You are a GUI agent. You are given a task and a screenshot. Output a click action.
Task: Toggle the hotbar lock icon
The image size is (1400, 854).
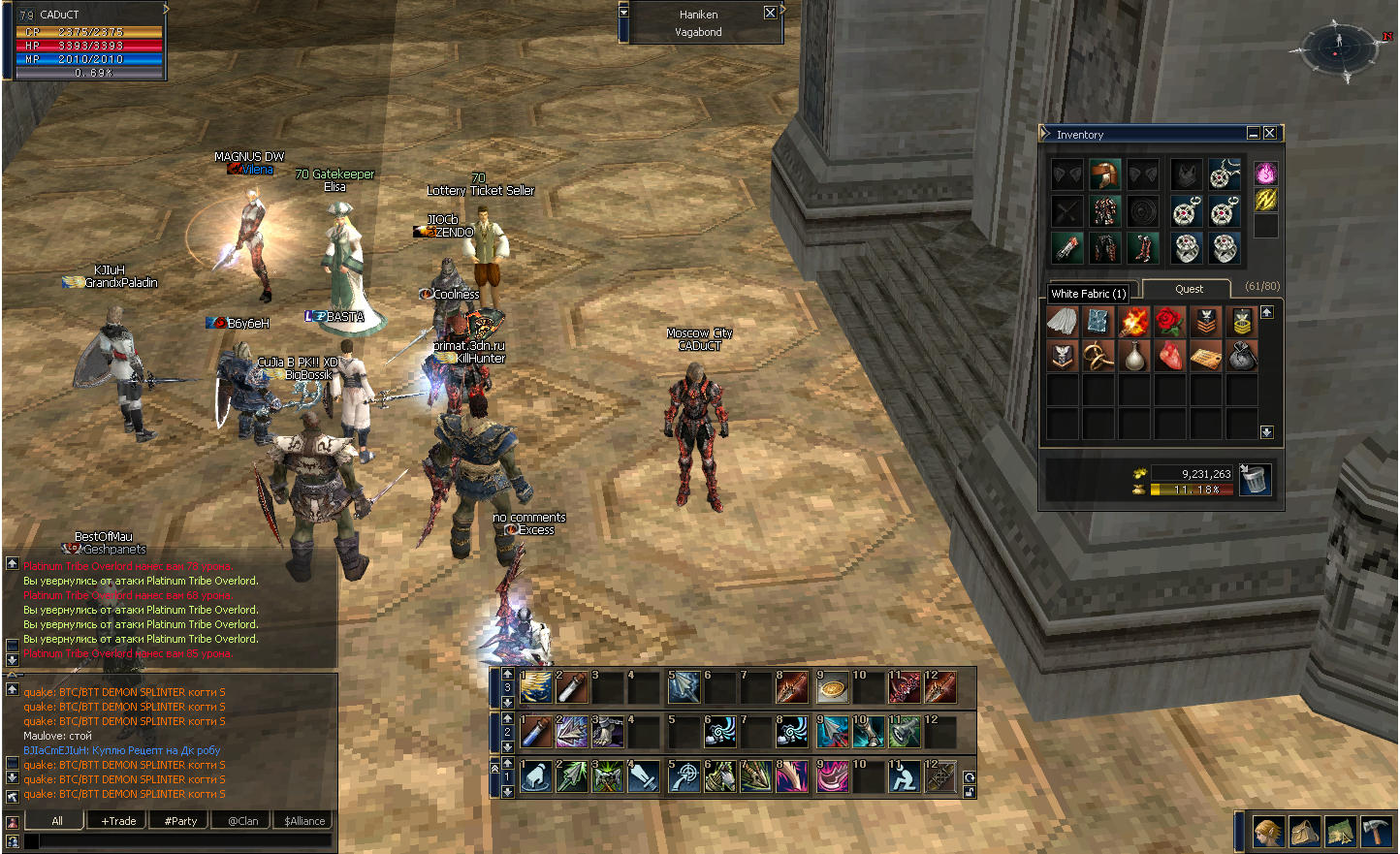click(x=969, y=792)
